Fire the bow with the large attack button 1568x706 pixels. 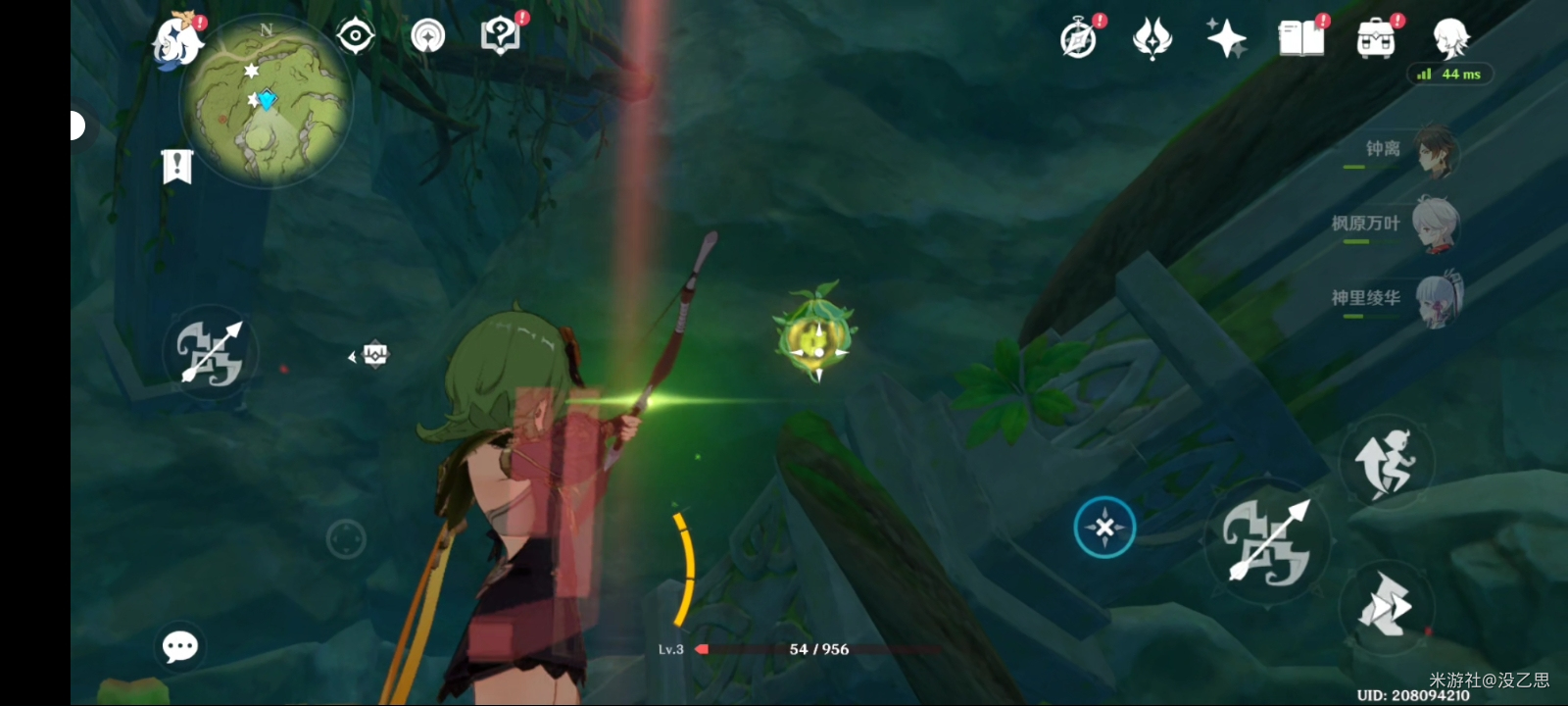(1268, 540)
